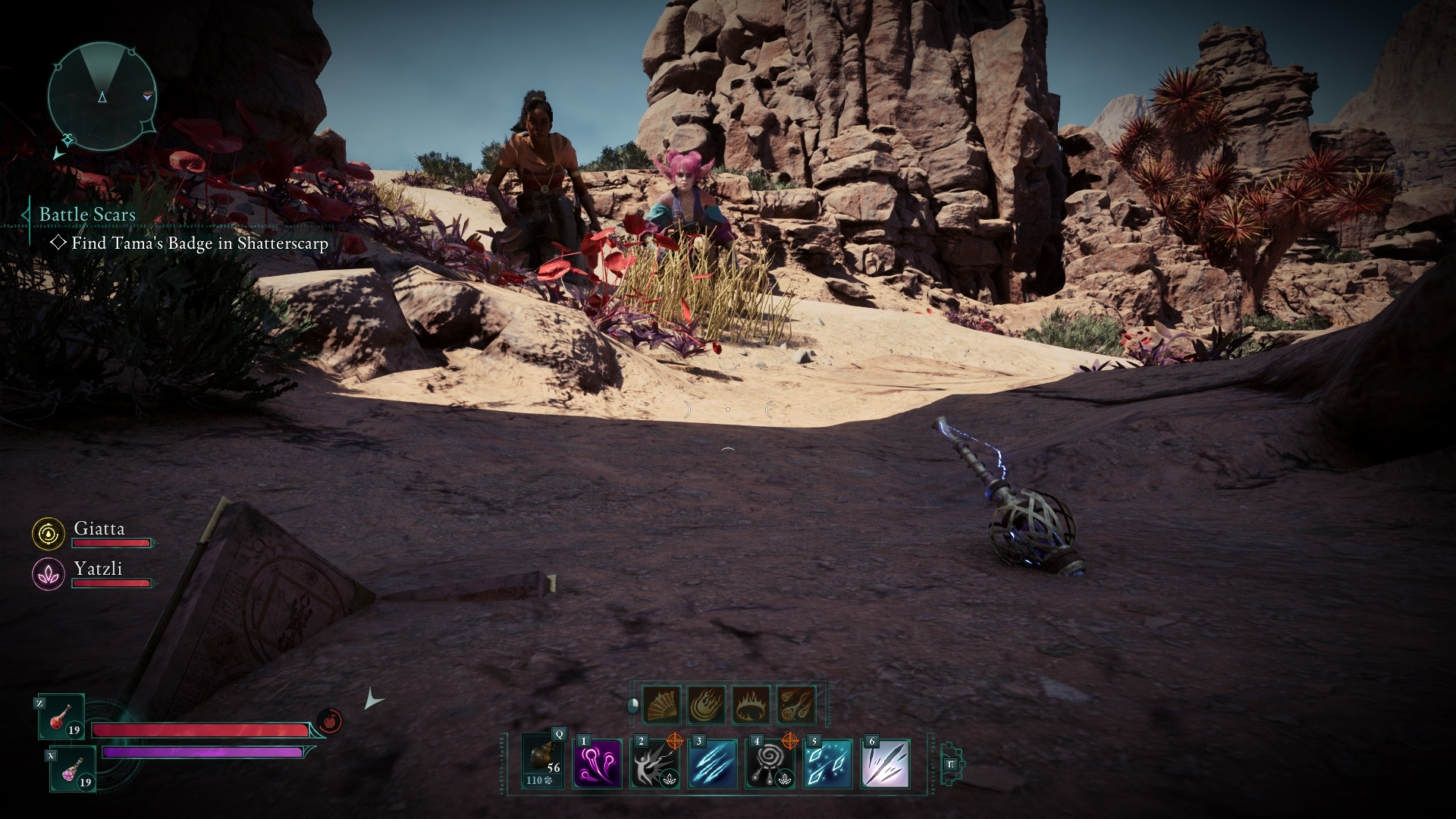The image size is (1456, 819).
Task: Cast the blue crystal blizzard ability
Action: 827,764
